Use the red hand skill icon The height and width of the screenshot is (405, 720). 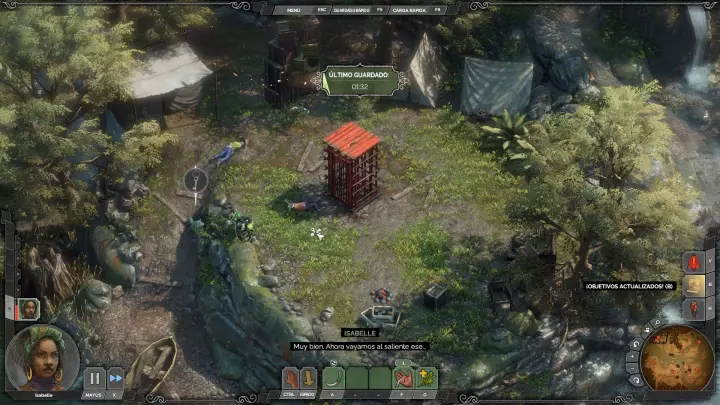pyautogui.click(x=403, y=378)
